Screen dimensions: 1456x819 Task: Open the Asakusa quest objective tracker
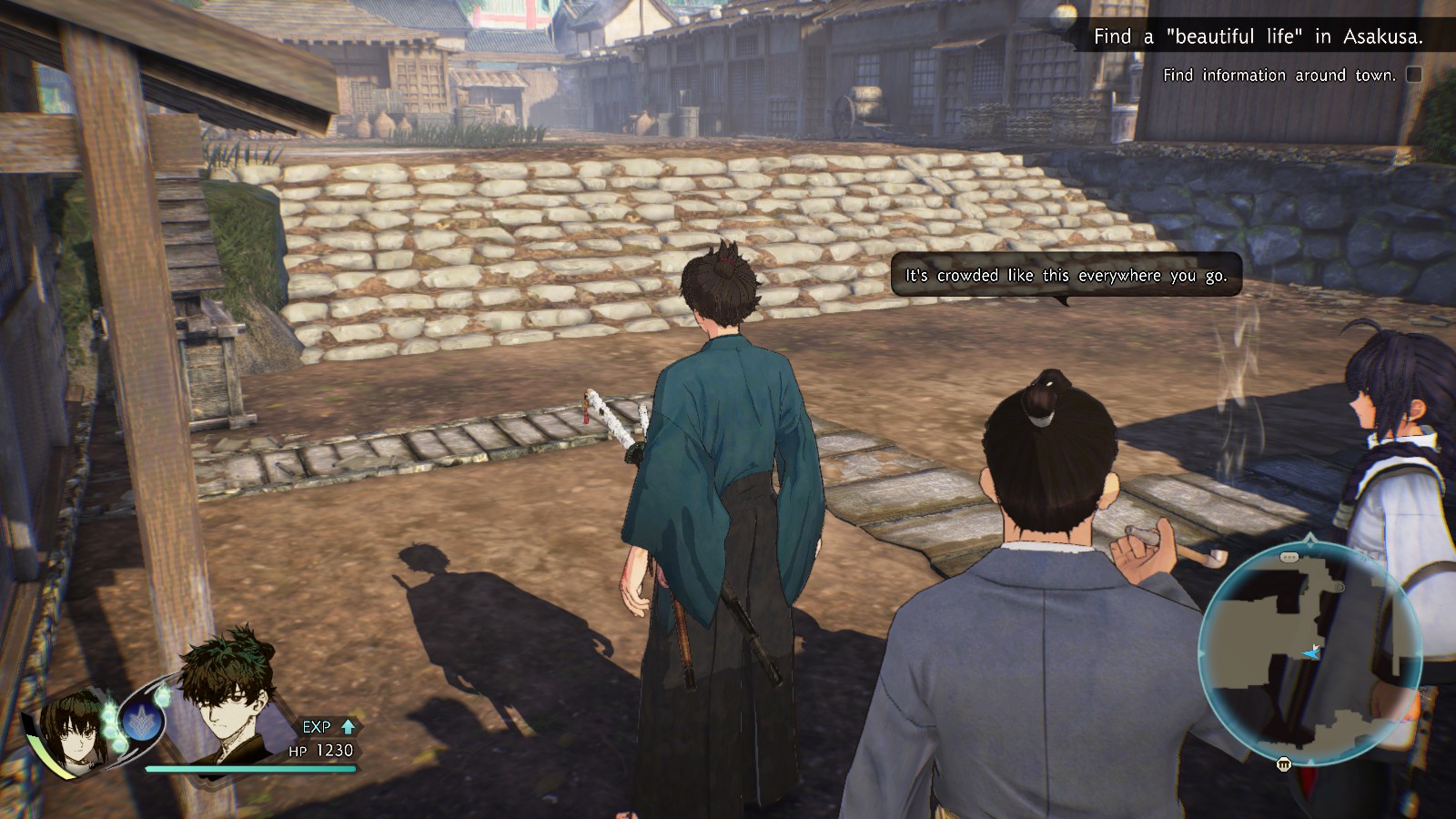[x=1258, y=36]
